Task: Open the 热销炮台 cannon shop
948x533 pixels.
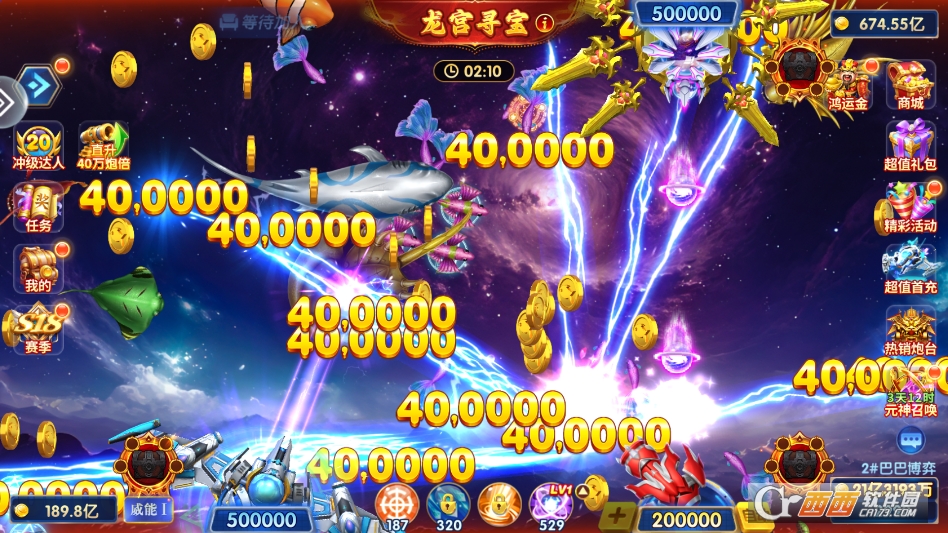Action: pos(910,327)
